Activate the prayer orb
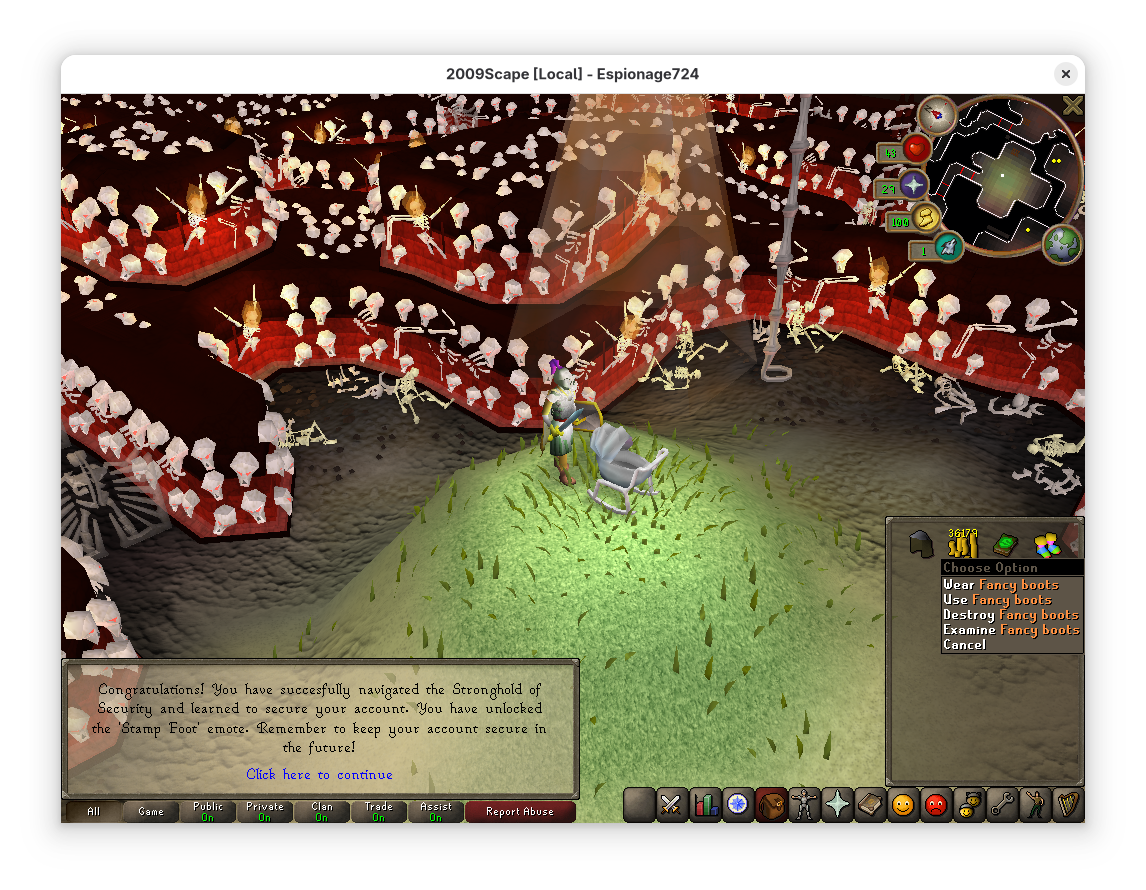 click(x=912, y=185)
